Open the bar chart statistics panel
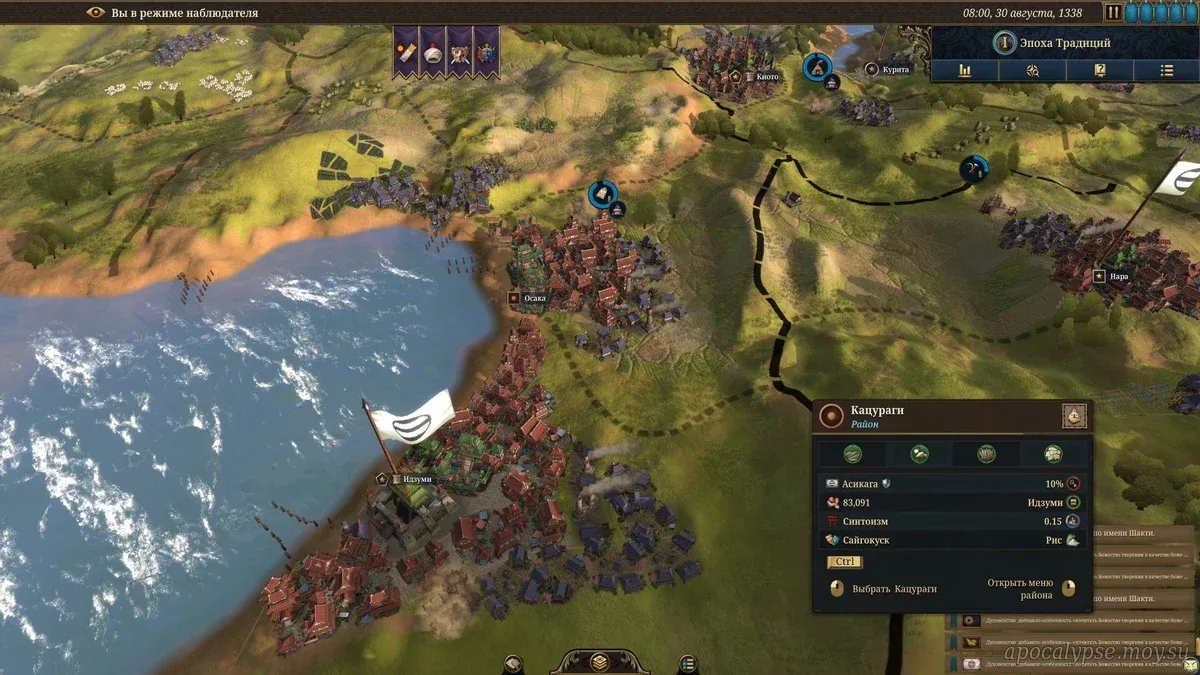 [x=965, y=70]
